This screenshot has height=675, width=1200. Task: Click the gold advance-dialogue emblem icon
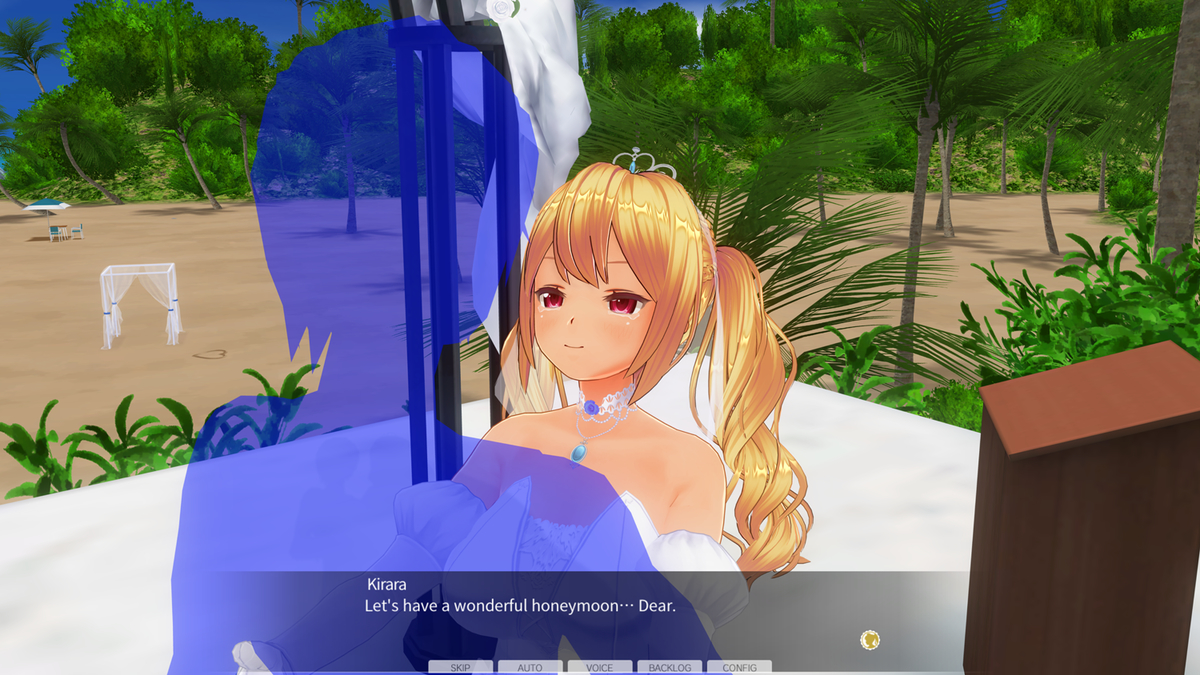tap(870, 639)
